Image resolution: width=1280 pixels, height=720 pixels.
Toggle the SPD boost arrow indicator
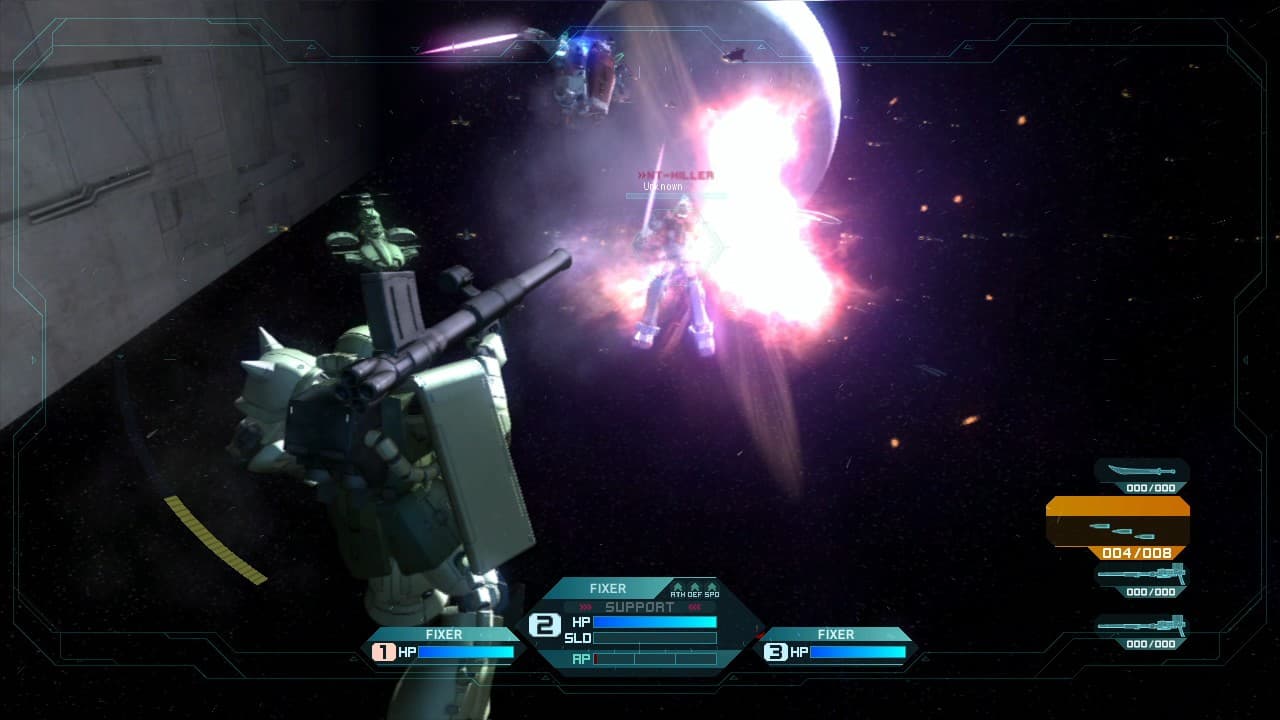coord(712,588)
